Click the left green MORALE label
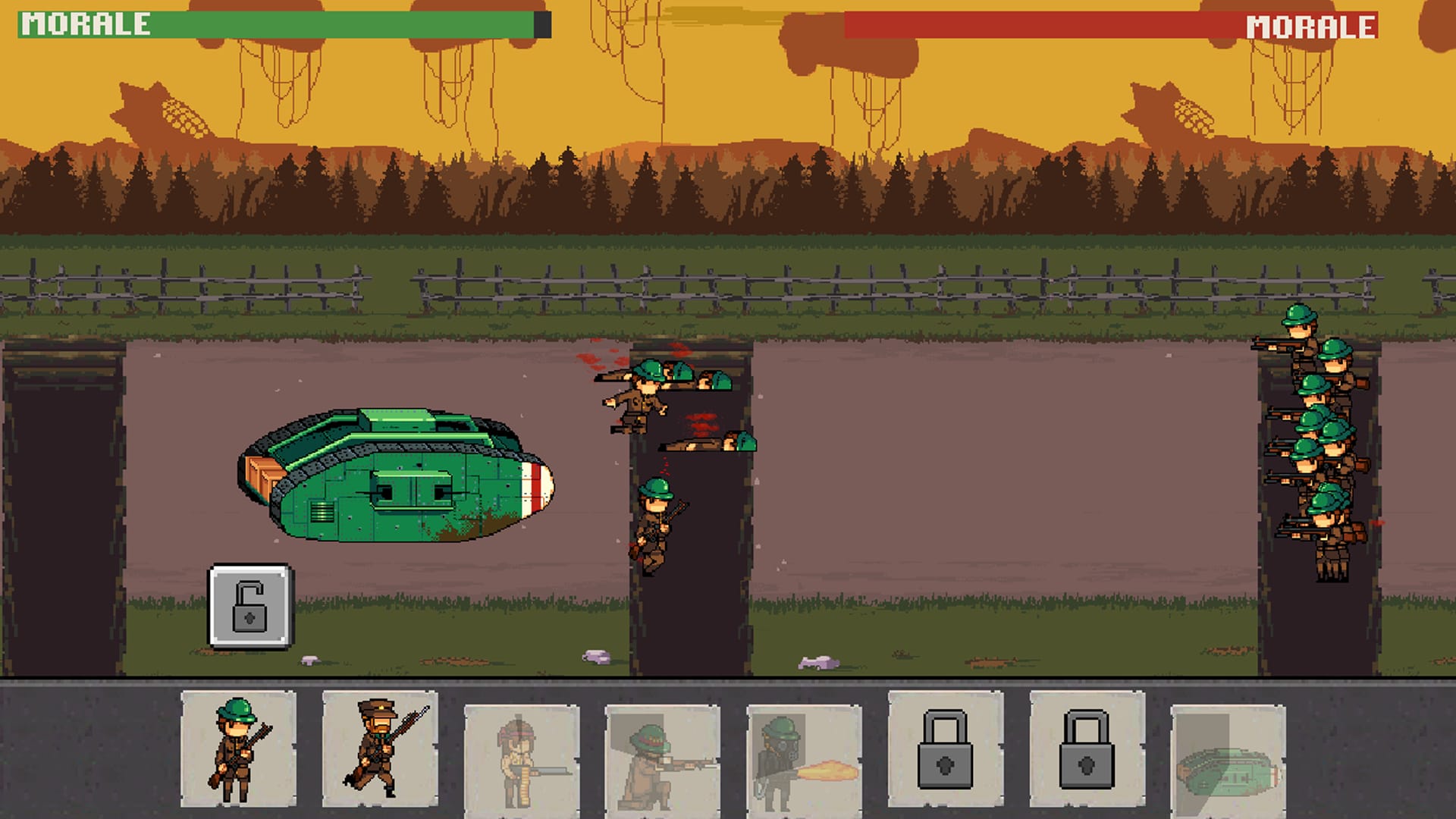The image size is (1456, 819). point(83,25)
